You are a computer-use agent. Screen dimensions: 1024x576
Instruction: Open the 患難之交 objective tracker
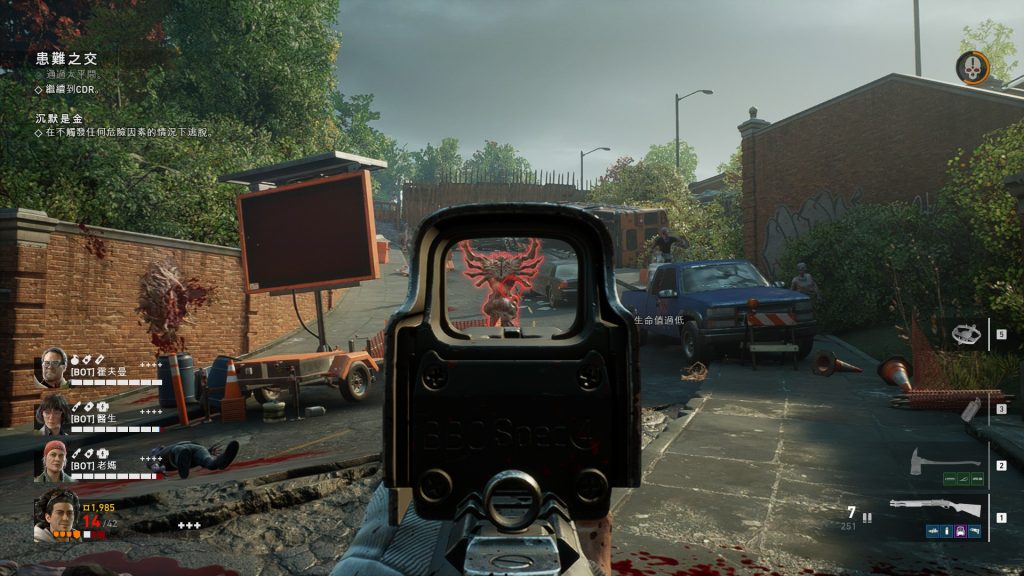click(66, 59)
